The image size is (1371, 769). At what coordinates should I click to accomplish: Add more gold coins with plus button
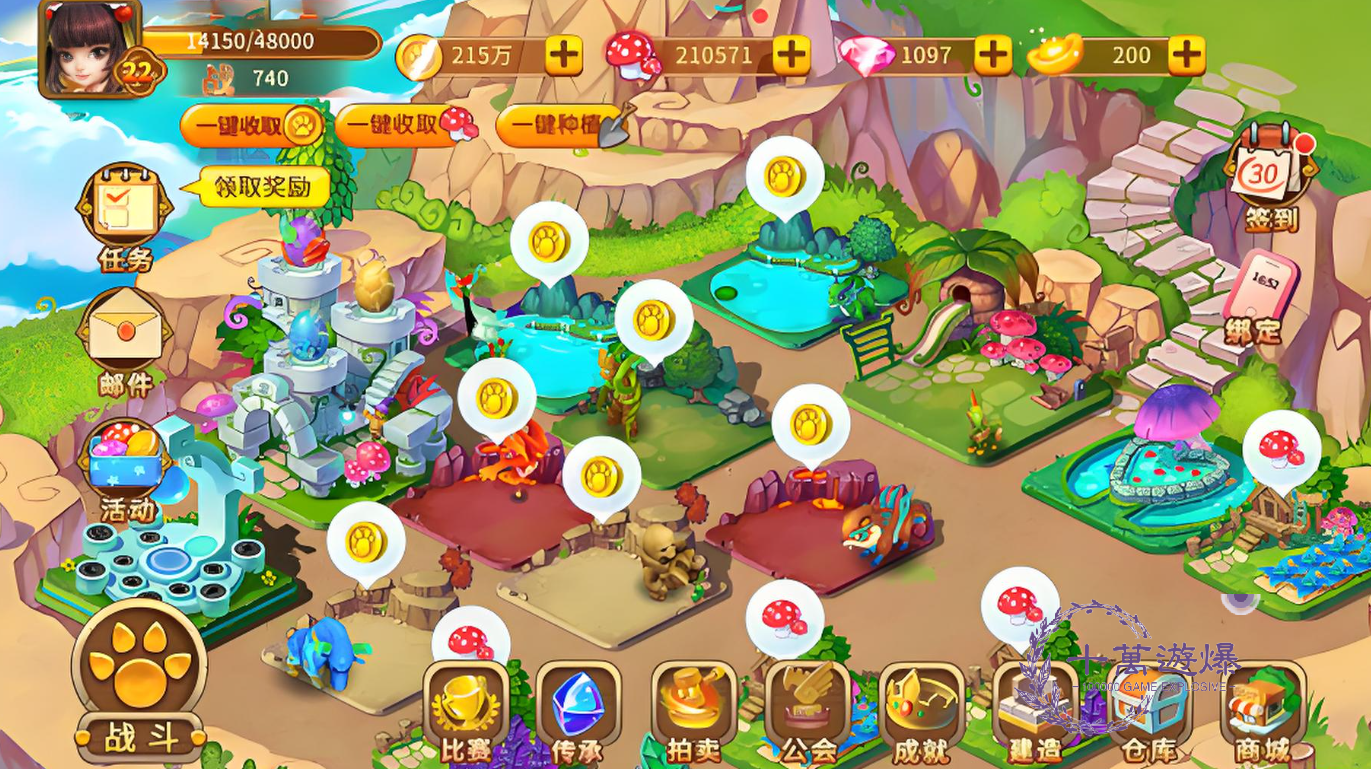[x=563, y=56]
